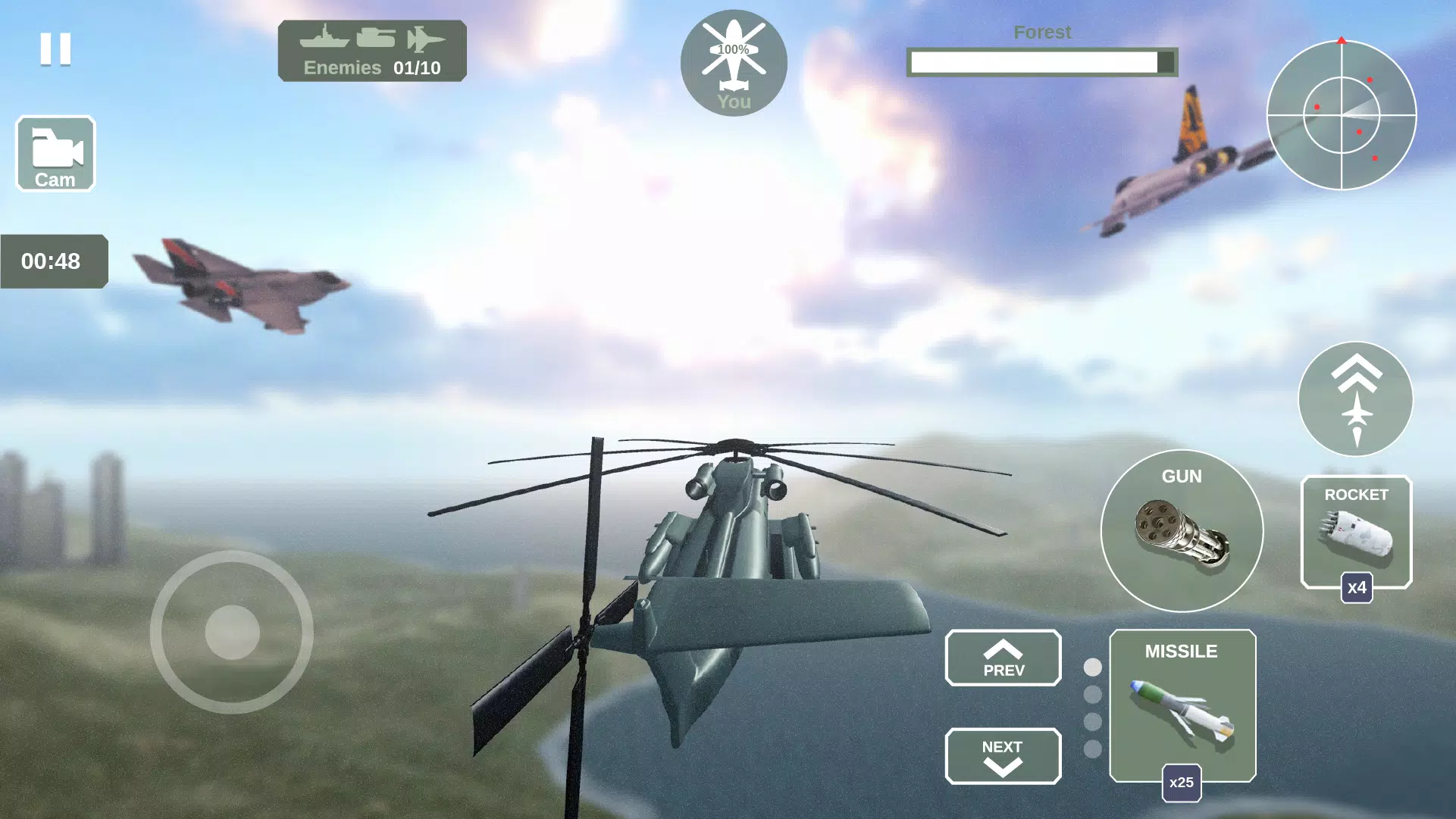Image resolution: width=1456 pixels, height=819 pixels.
Task: Open the Cam view switcher
Action: 55,154
